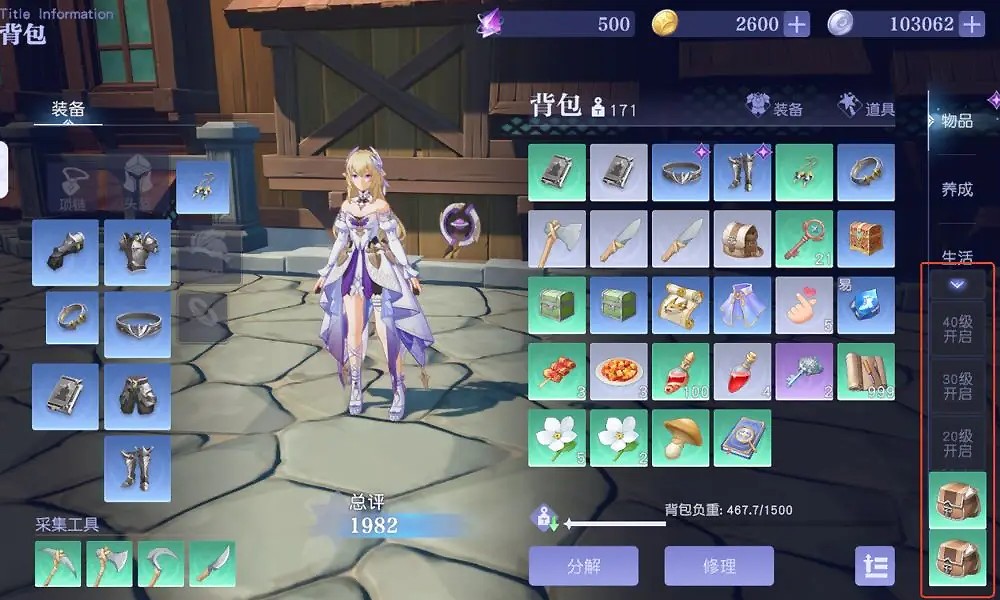This screenshot has width=1000, height=600.
Task: Select the golden treasure chest item
Action: 866,238
